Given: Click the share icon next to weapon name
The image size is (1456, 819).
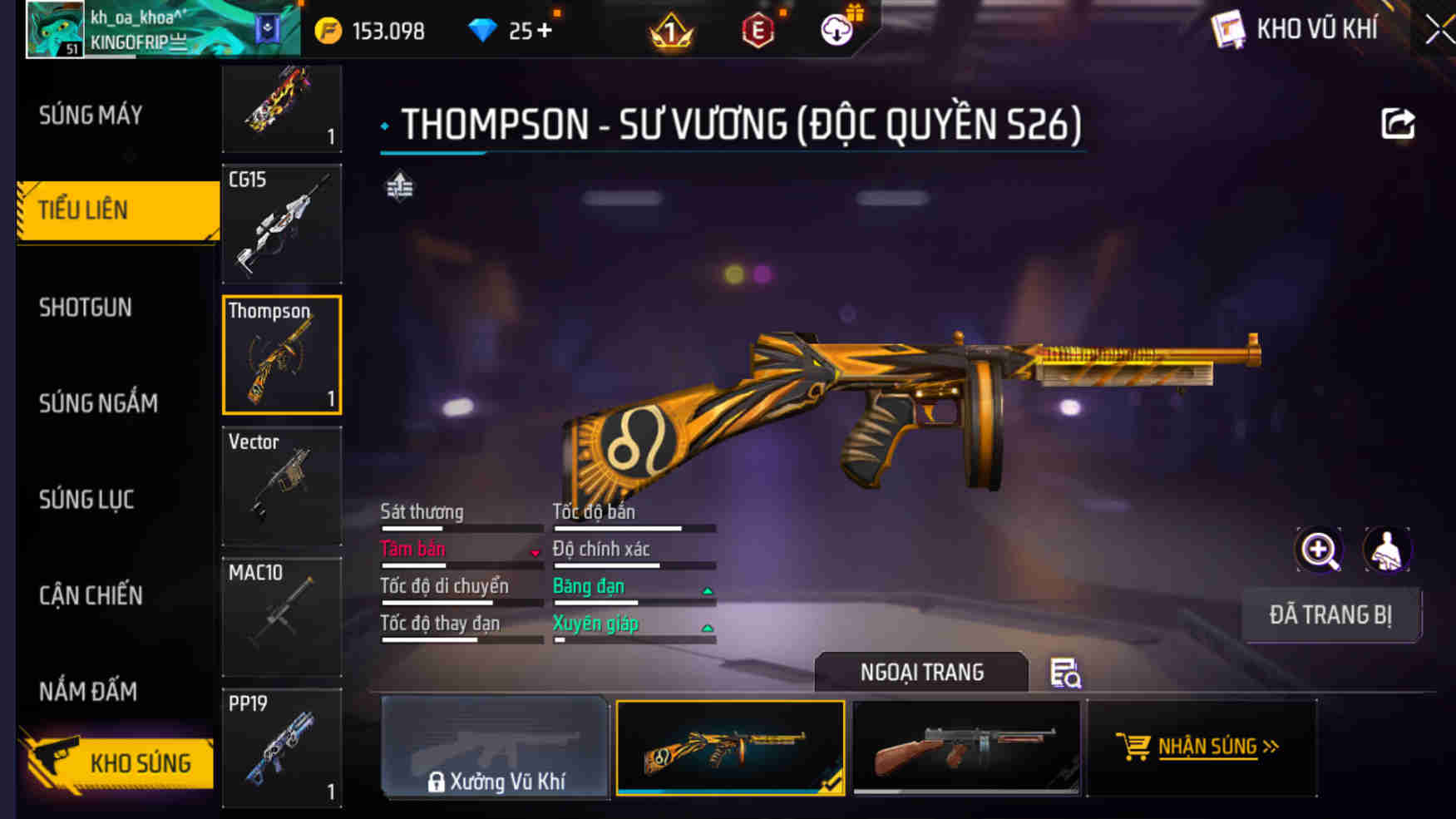Looking at the screenshot, I should (x=1399, y=123).
